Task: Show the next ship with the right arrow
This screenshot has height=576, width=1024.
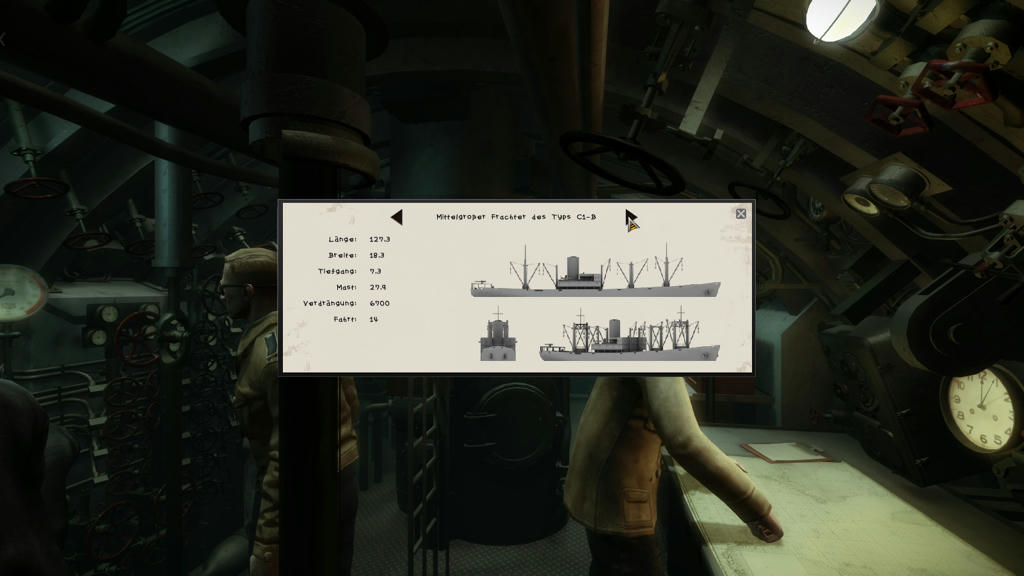Action: pos(631,218)
